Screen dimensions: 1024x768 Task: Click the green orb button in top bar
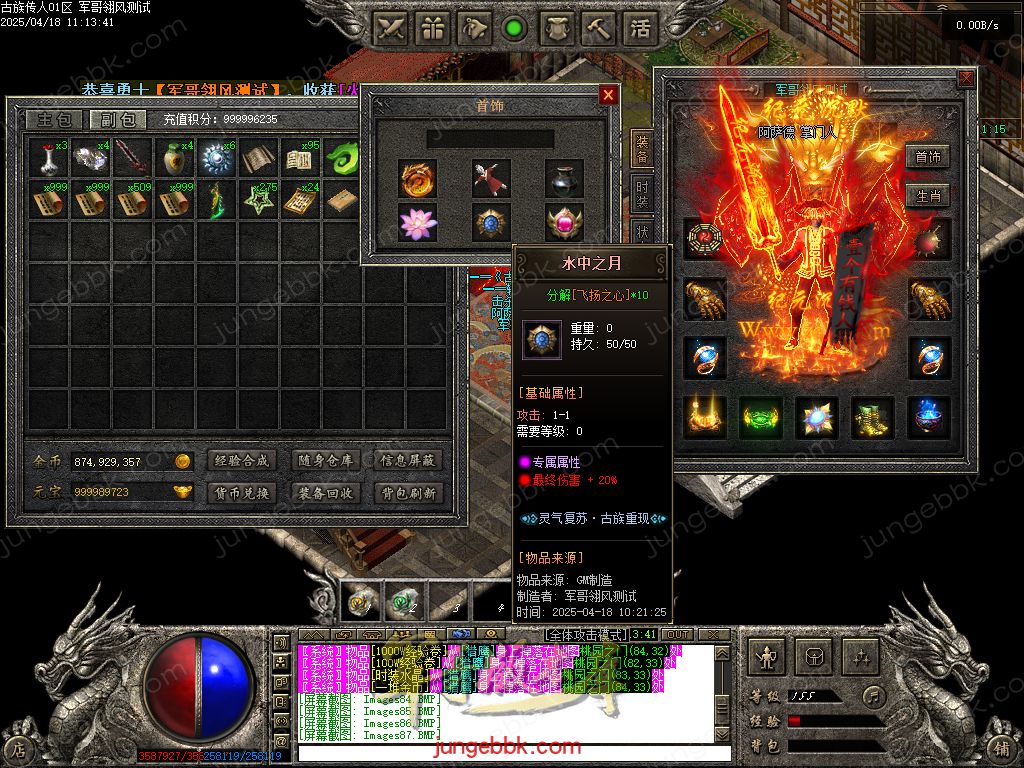(515, 28)
